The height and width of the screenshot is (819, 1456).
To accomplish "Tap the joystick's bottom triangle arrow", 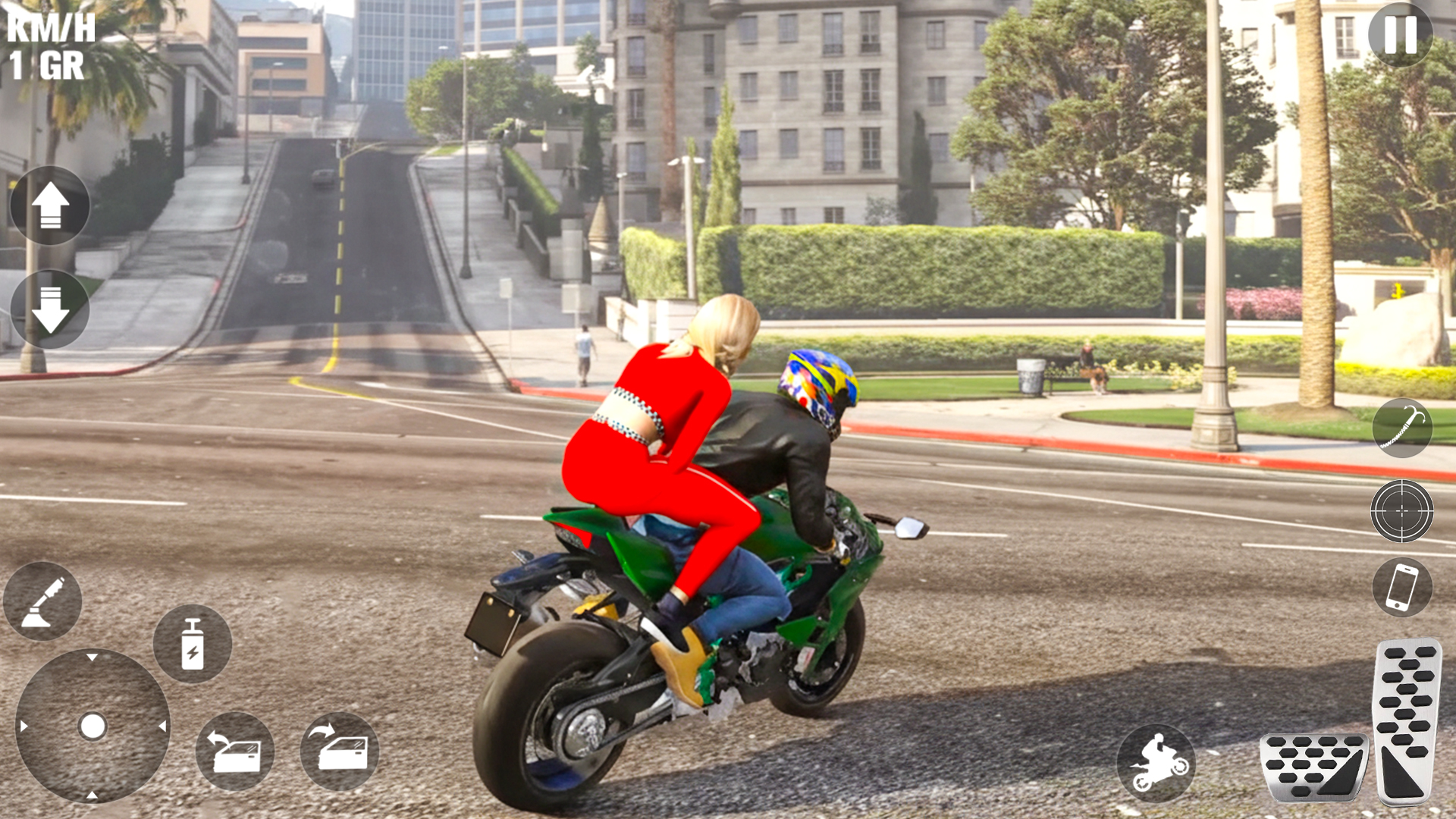I will click(x=92, y=795).
